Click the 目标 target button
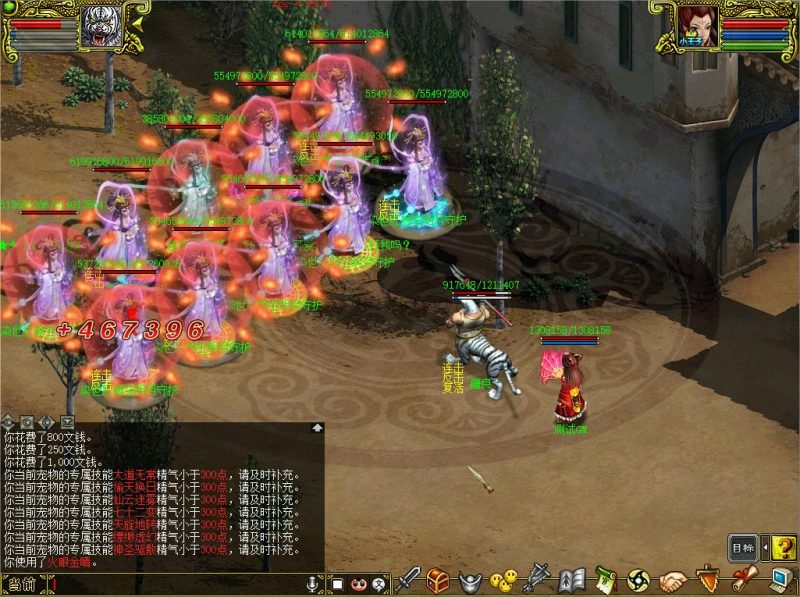 [742, 548]
